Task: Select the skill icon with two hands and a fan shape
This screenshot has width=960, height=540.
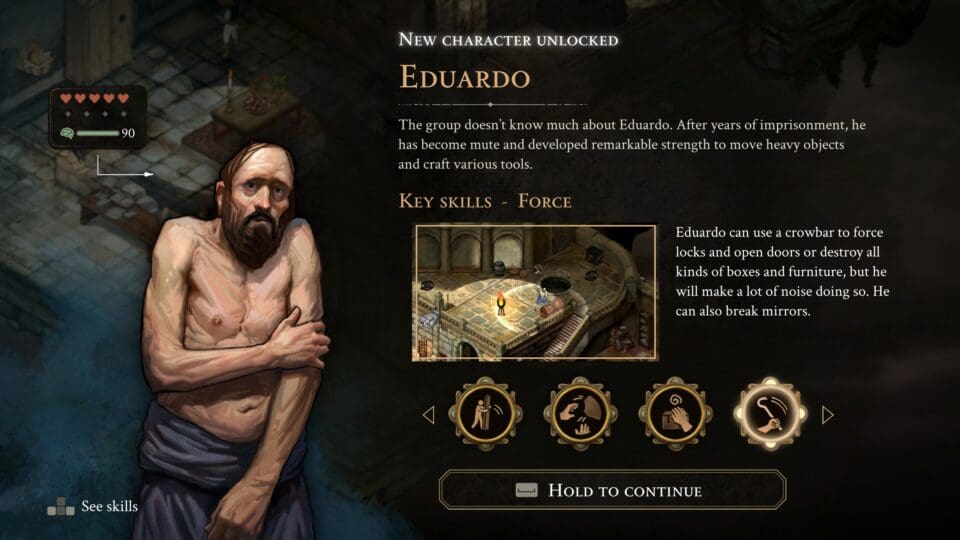Action: click(x=579, y=414)
